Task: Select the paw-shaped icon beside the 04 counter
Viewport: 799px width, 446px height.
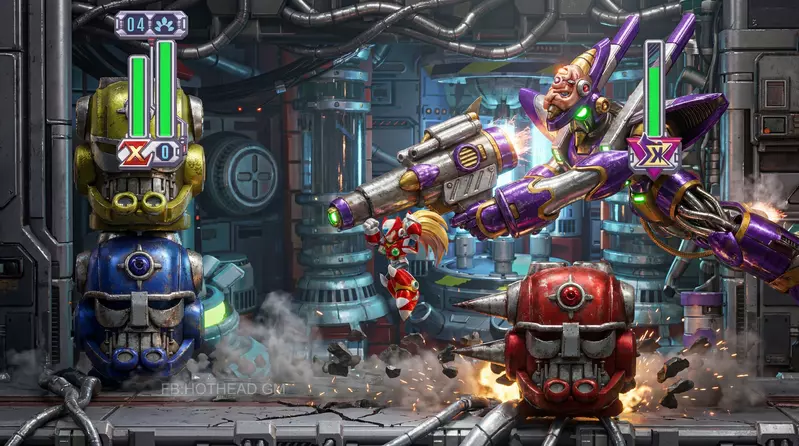Action: click(166, 23)
